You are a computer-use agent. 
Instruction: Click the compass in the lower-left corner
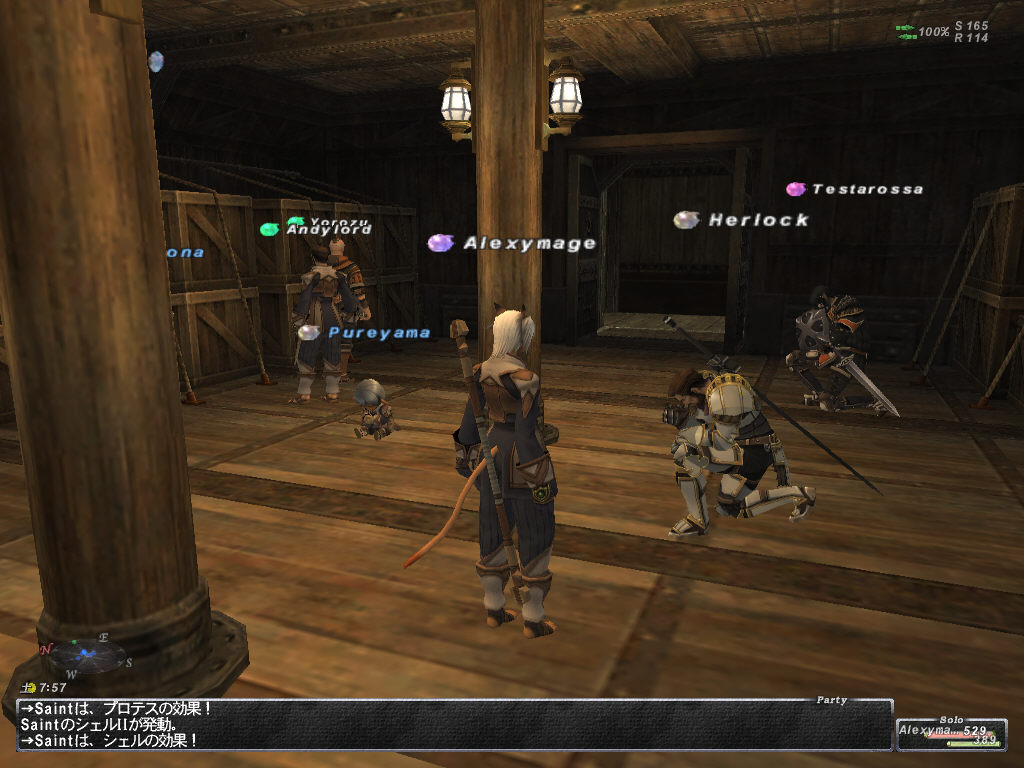click(88, 654)
